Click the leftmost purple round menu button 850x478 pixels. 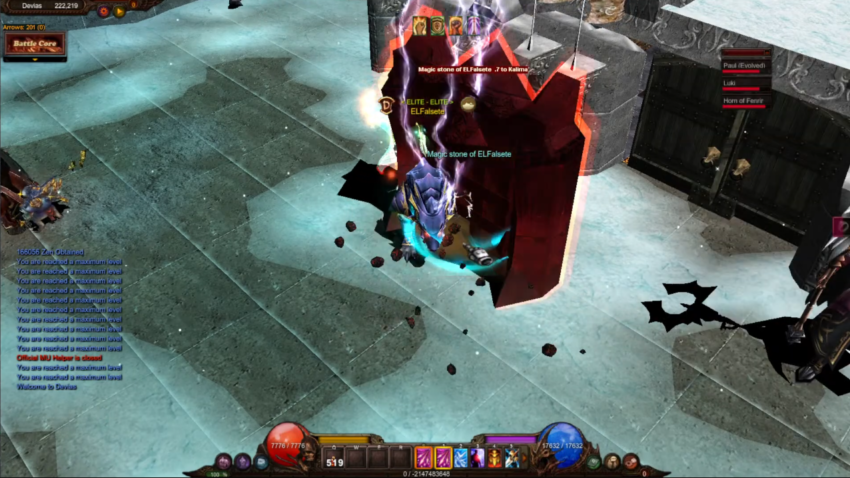tap(223, 462)
